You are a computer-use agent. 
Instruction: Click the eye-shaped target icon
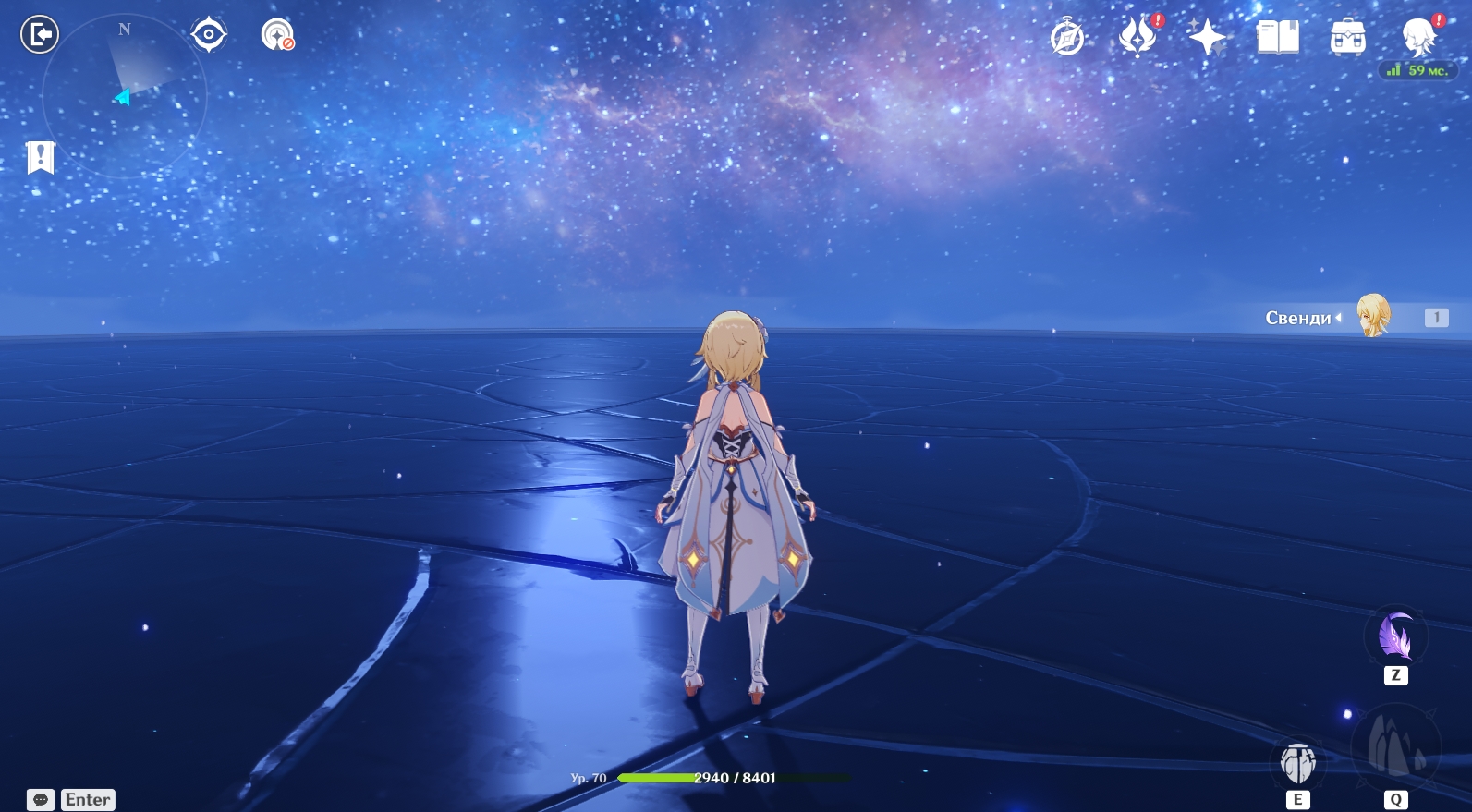click(209, 35)
